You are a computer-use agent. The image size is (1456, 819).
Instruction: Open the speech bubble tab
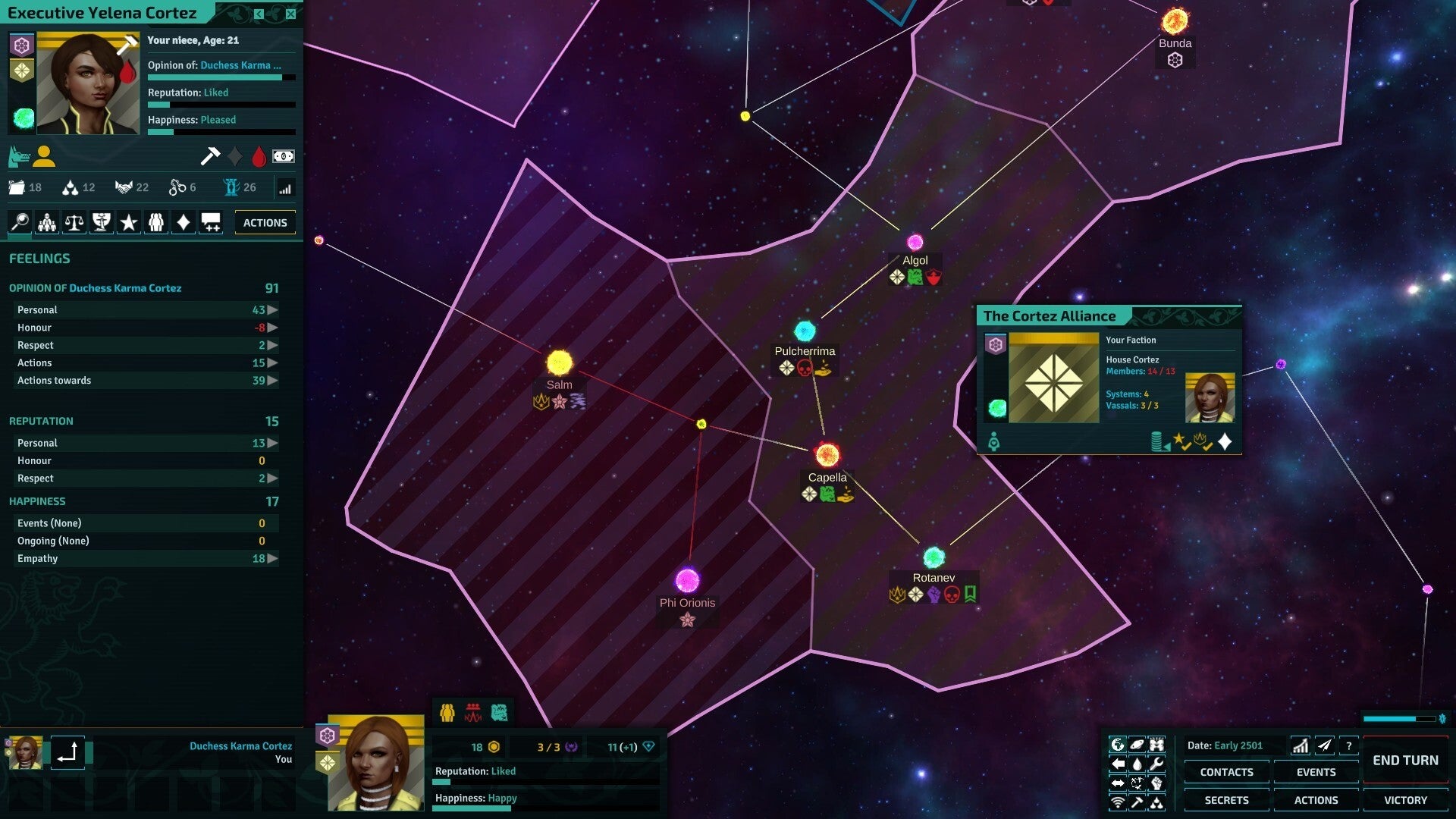click(x=211, y=222)
